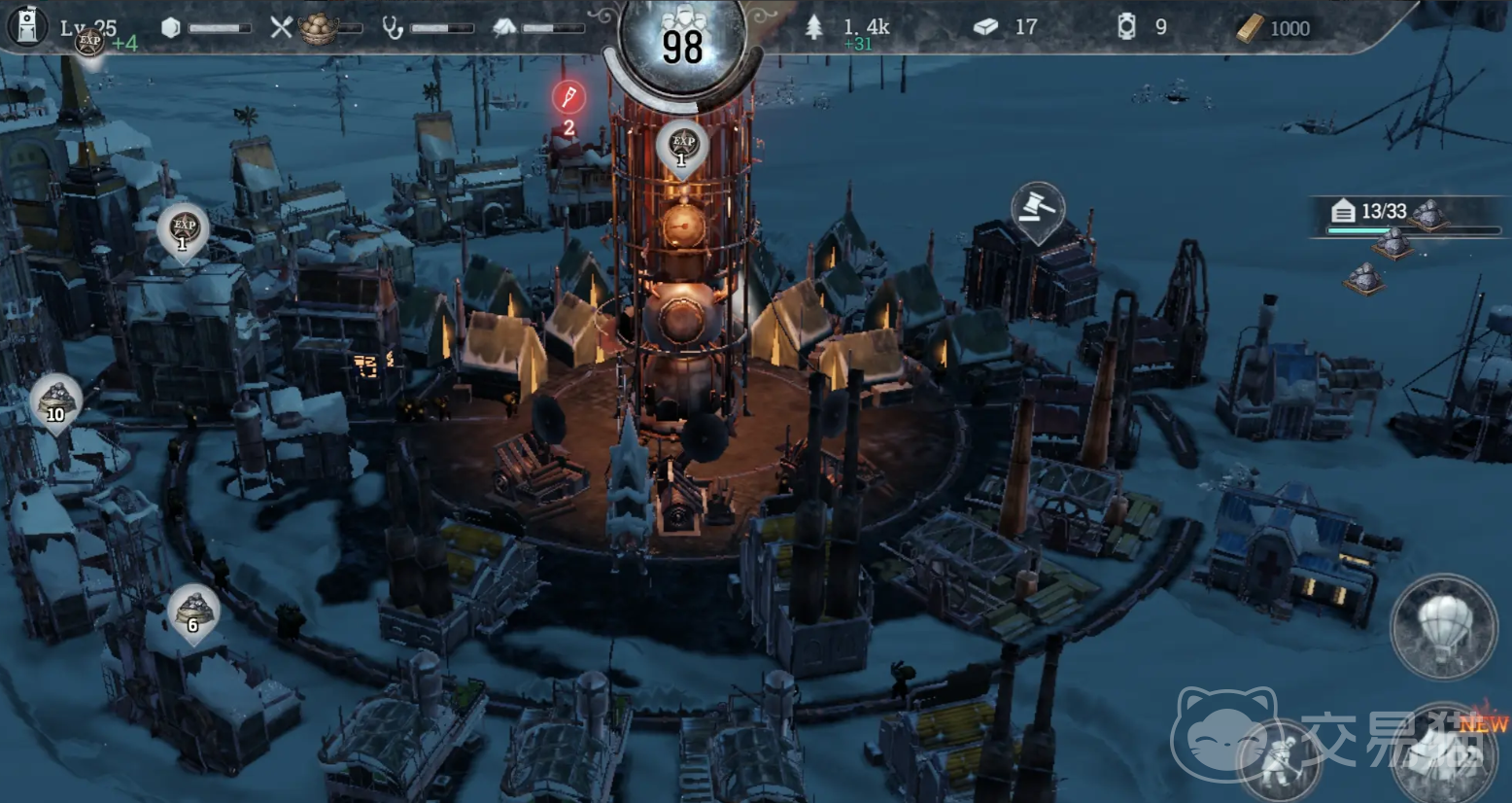1512x803 pixels.
Task: Check the stethoscope health indicator
Action: [393, 27]
